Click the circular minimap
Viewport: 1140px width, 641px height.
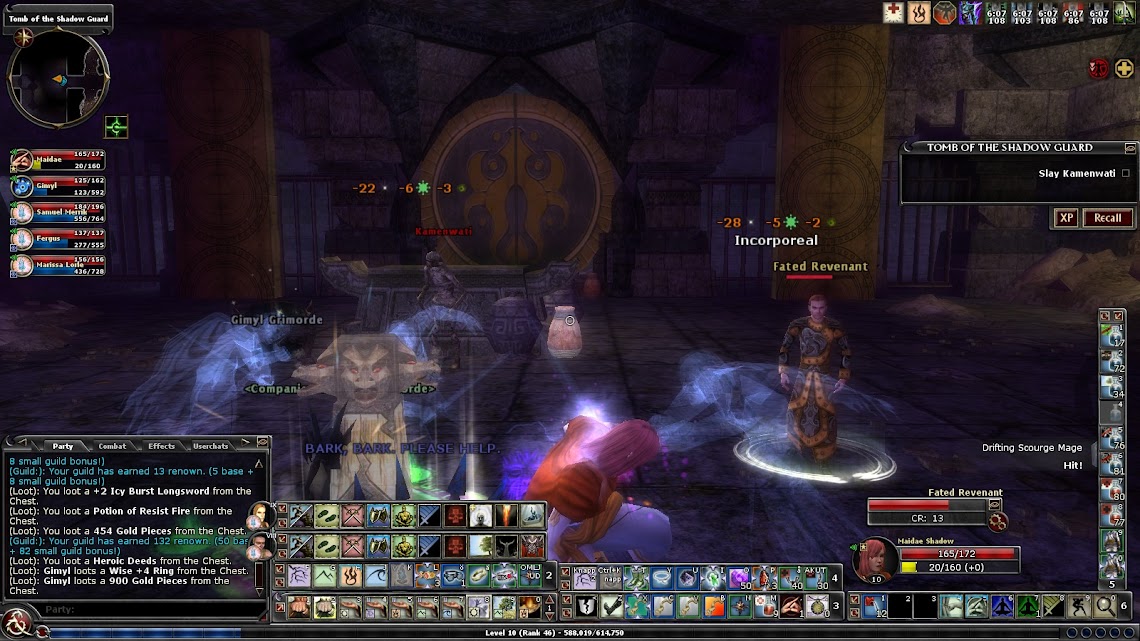(57, 78)
